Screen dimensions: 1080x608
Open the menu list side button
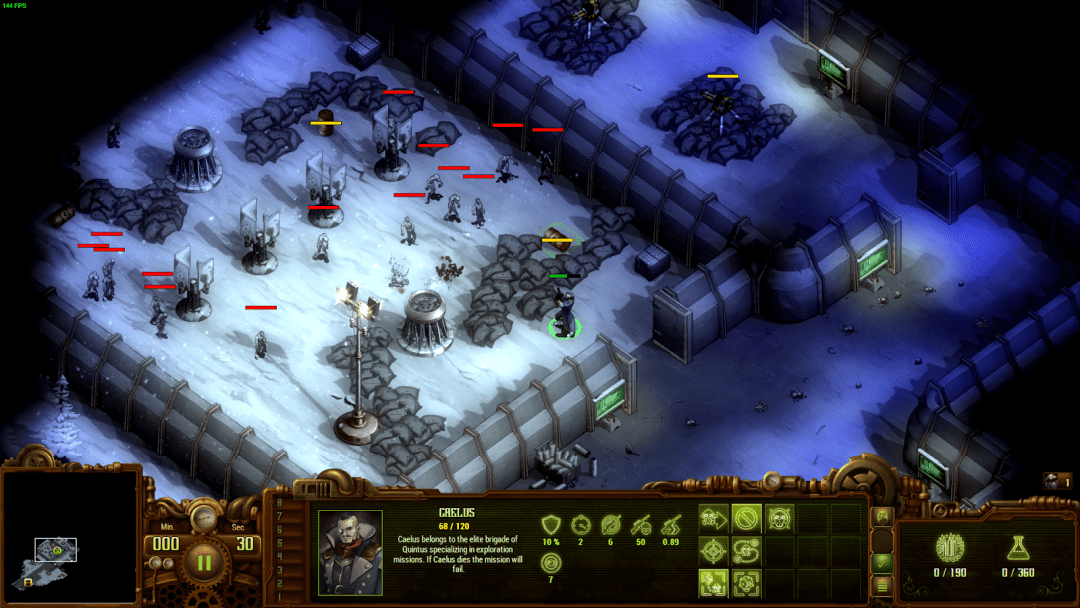[882, 587]
